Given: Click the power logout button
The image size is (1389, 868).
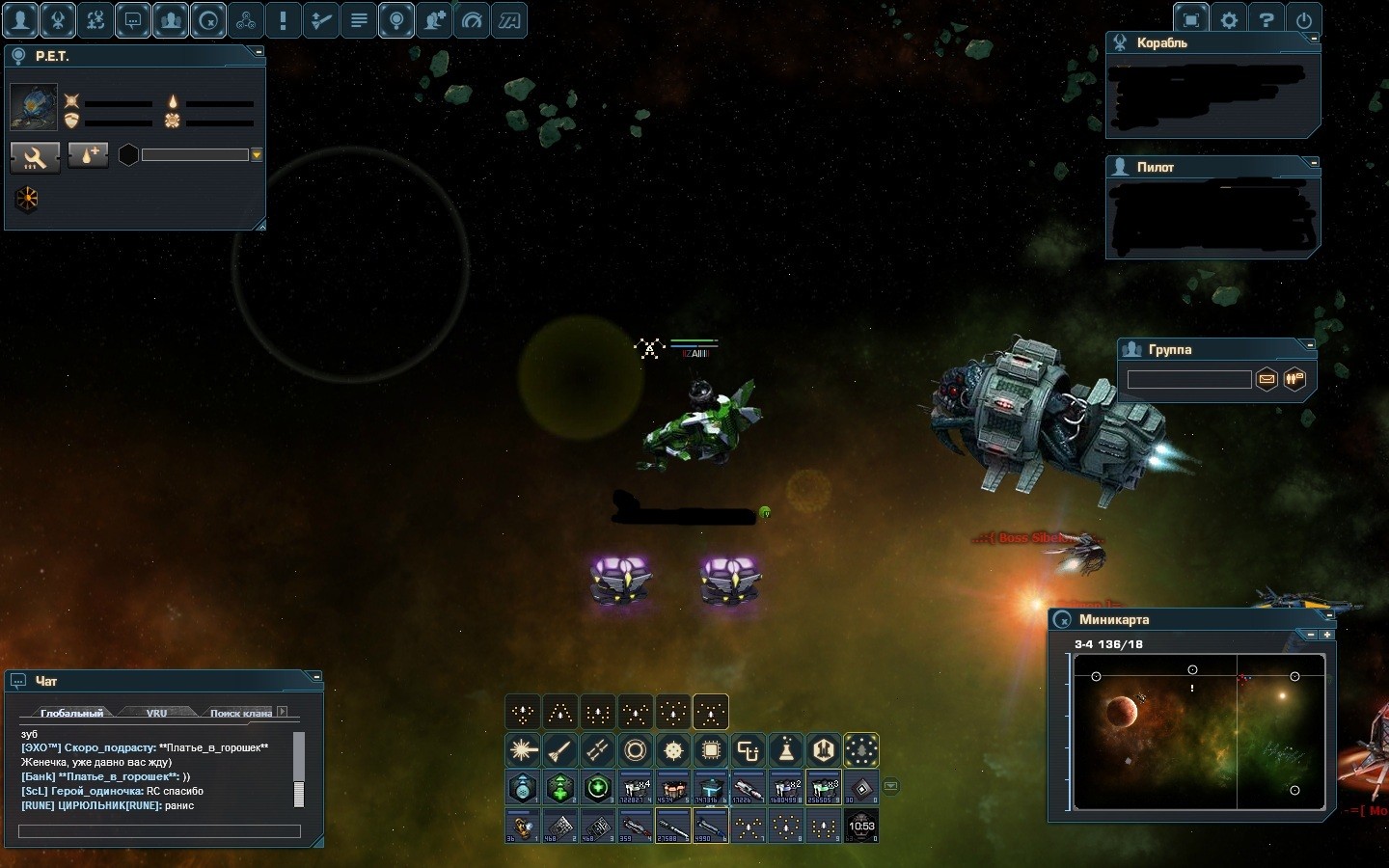Looking at the screenshot, I should point(1304,19).
